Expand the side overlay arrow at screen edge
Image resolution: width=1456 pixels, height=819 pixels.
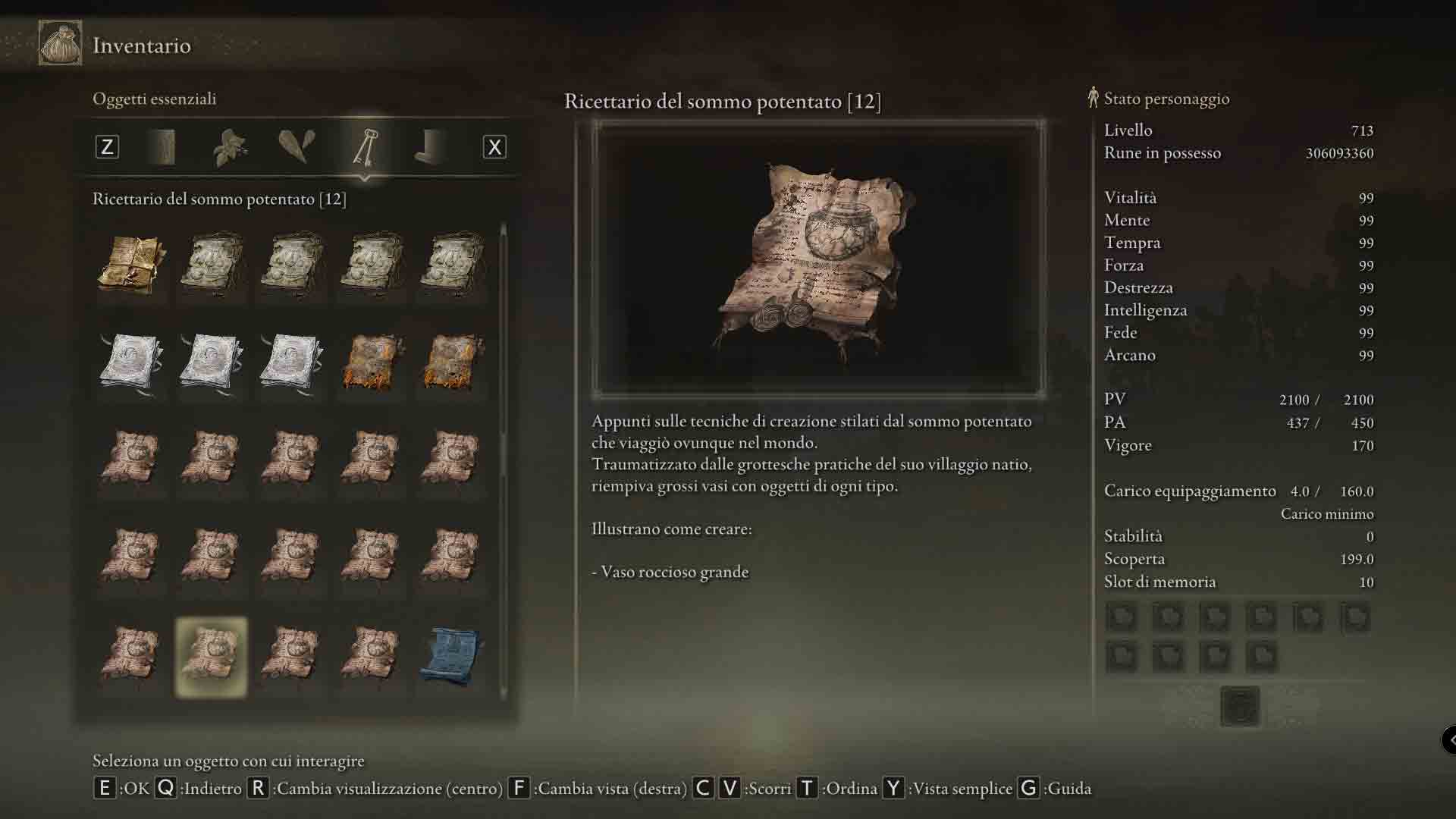click(x=1449, y=739)
